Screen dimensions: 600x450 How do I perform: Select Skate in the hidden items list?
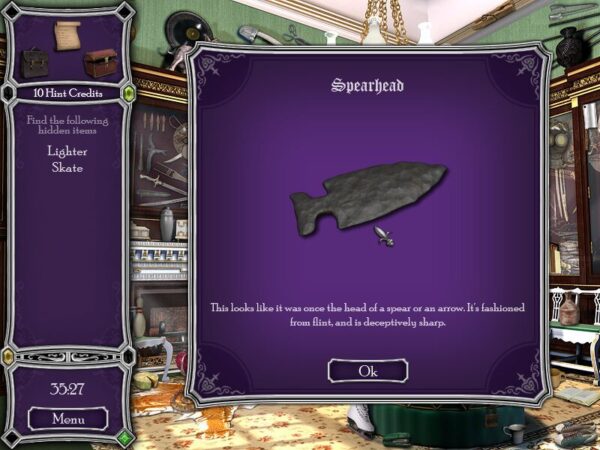click(x=68, y=168)
